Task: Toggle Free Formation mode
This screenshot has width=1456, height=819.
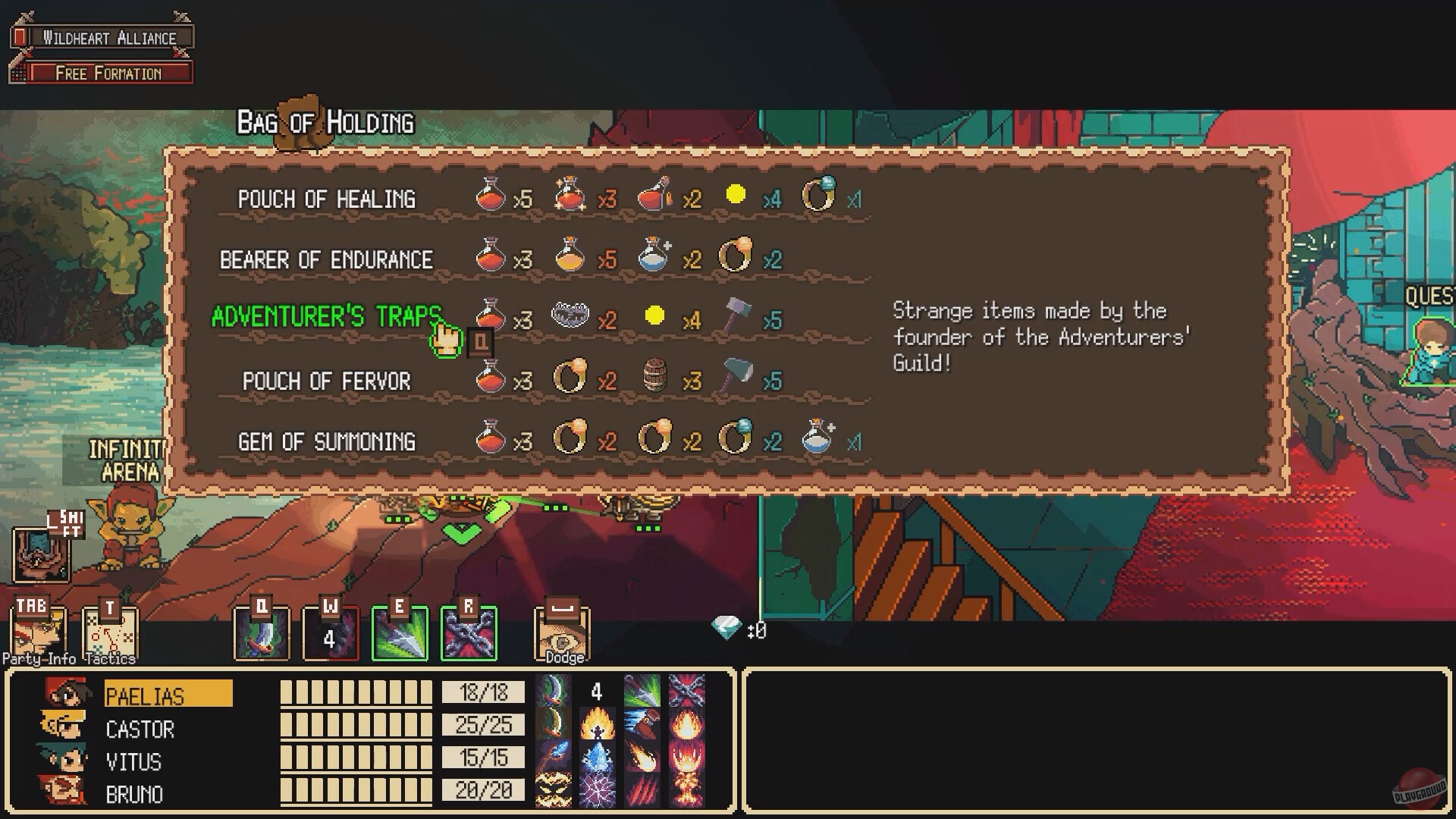Action: pyautogui.click(x=108, y=73)
